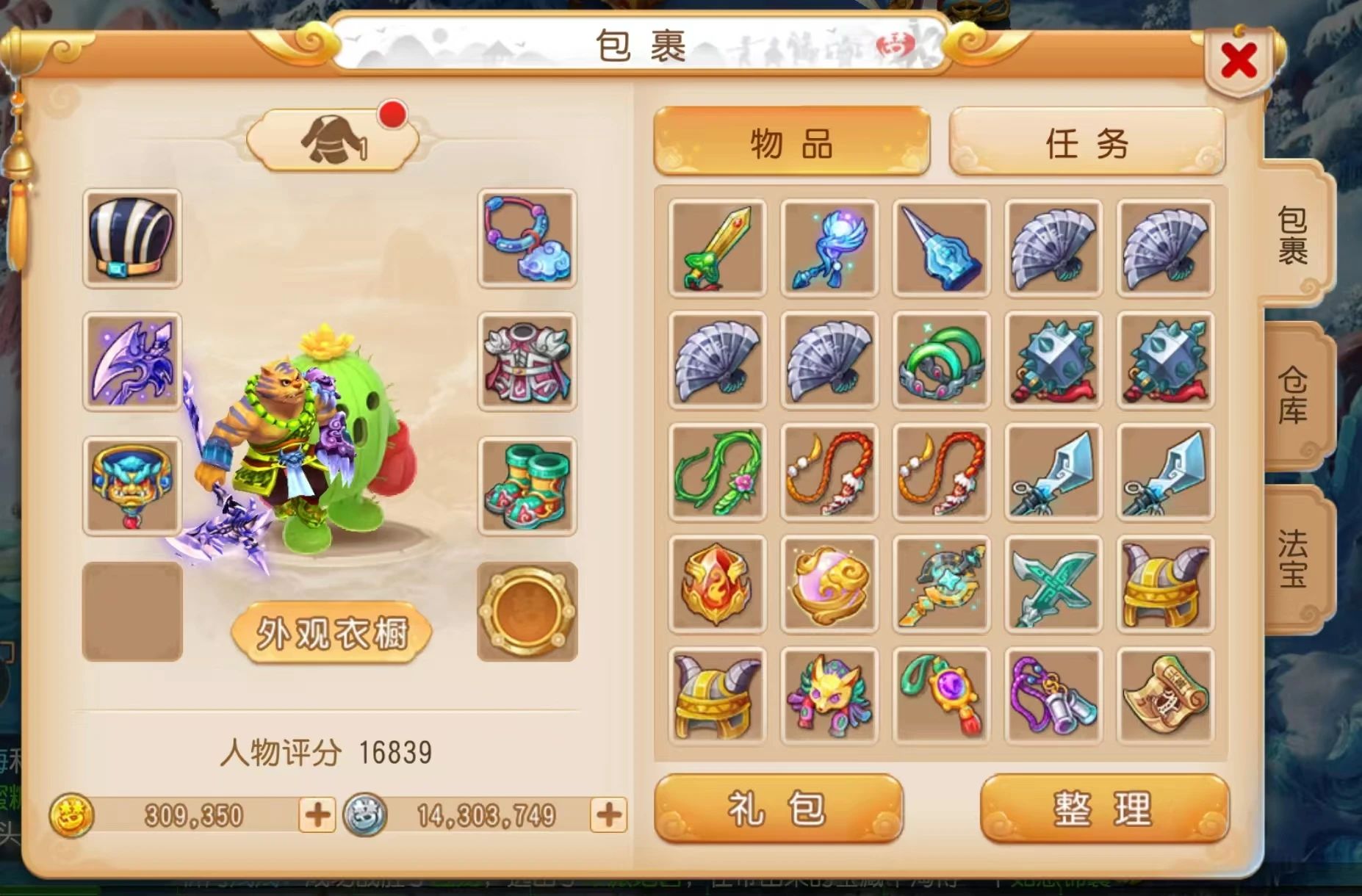1362x896 pixels.
Task: Open the scroll item in the bottom row
Action: coord(1166,694)
